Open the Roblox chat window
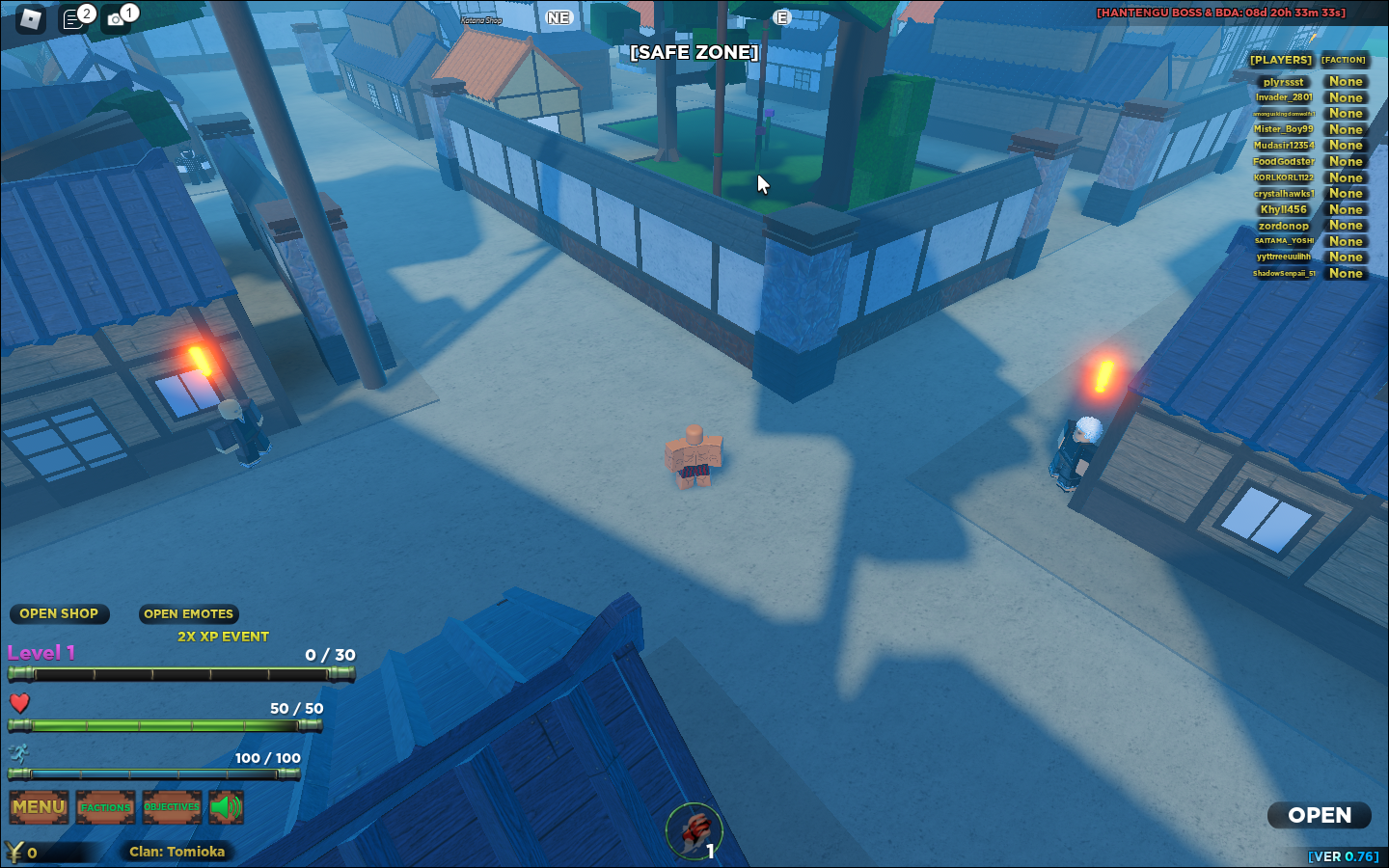Screen dimensions: 1389x868 pos(73,18)
